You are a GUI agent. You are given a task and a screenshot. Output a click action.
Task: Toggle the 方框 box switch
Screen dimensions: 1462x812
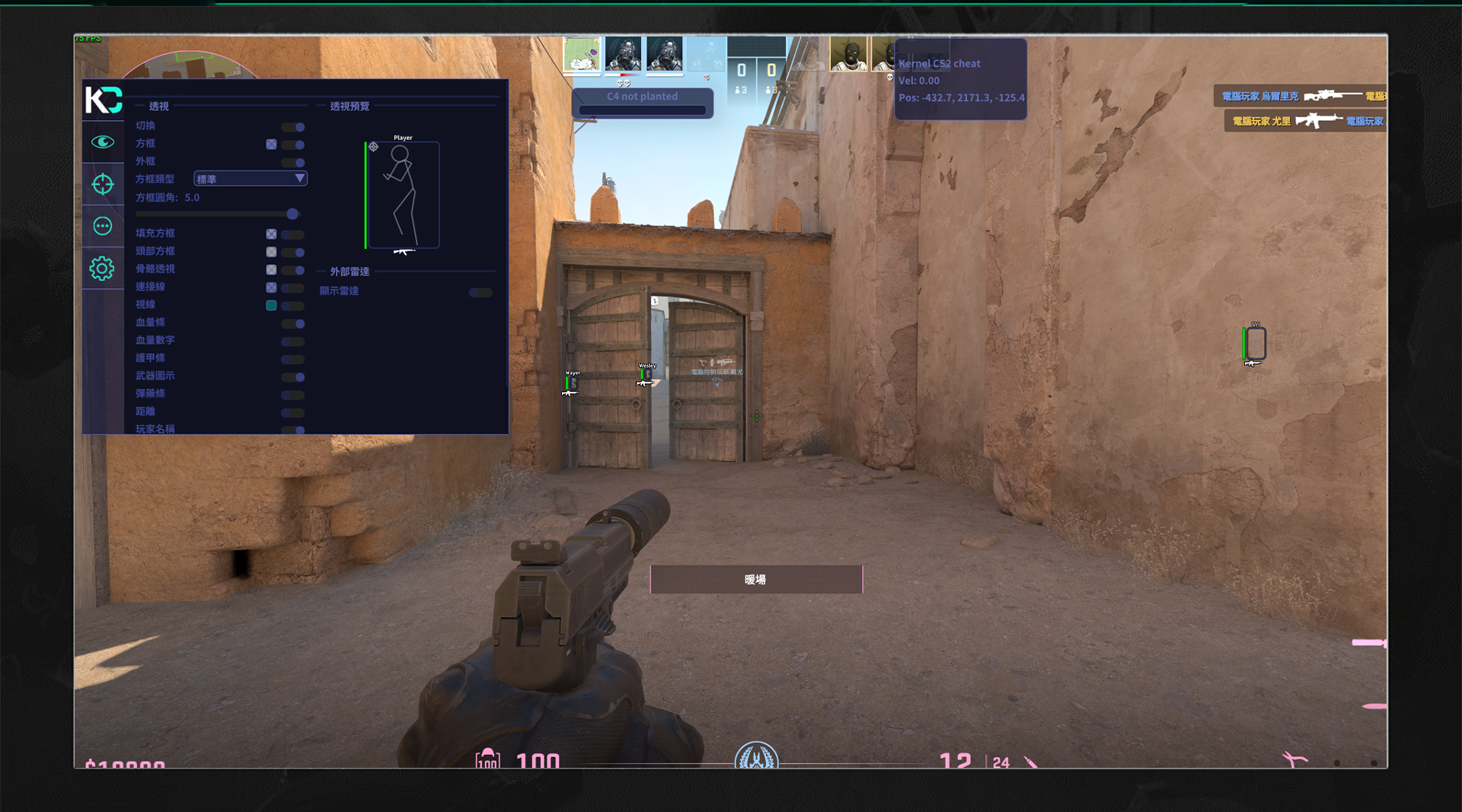coord(293,145)
